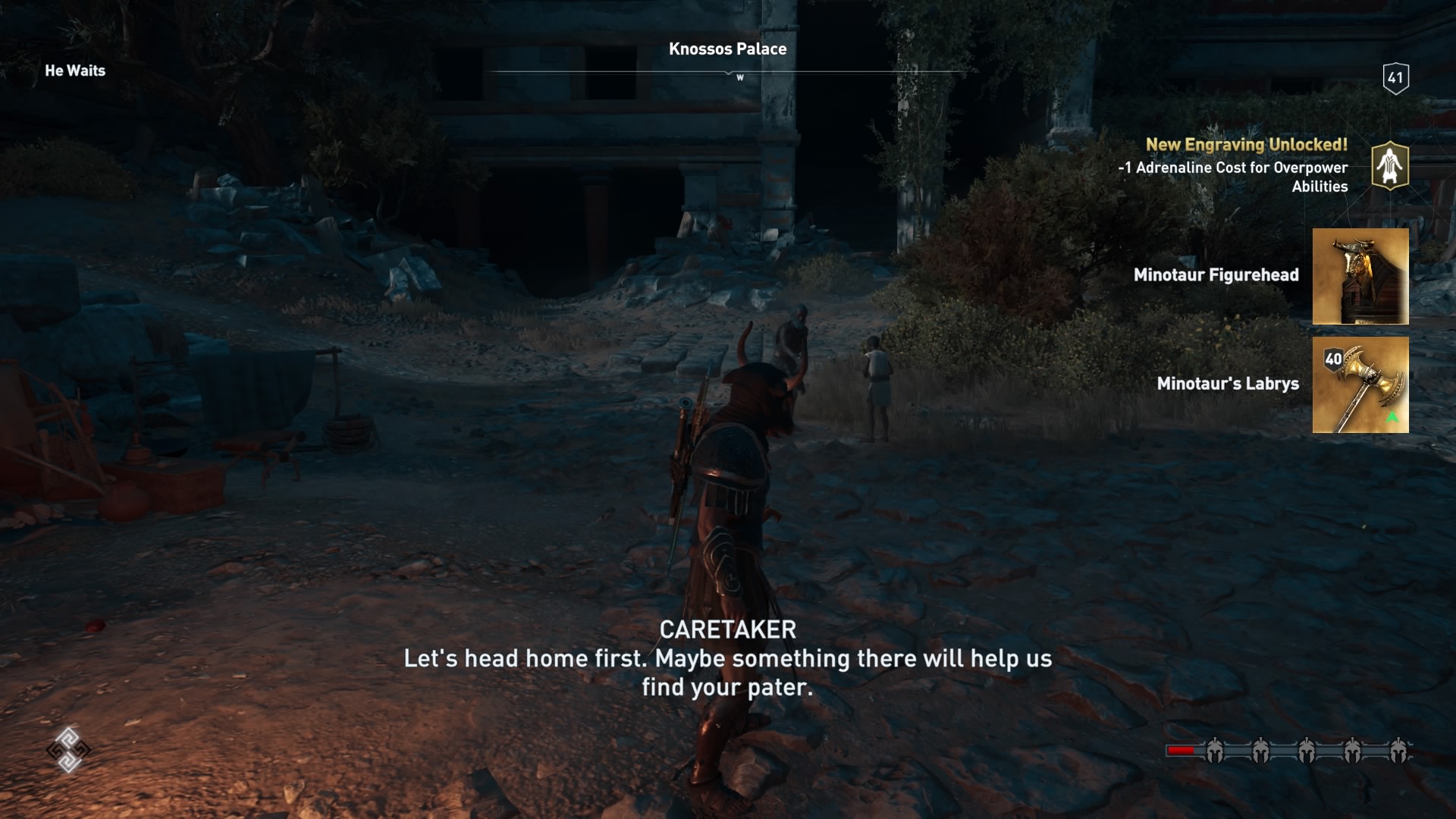
Task: Toggle the W compass marker
Action: point(739,77)
